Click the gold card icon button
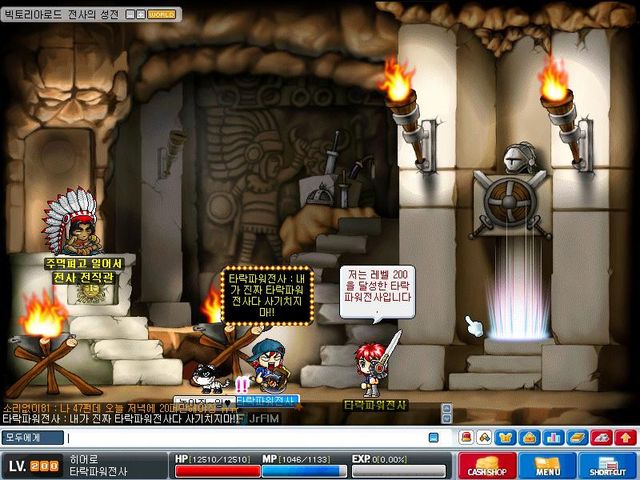This screenshot has width=640, height=480. click(x=577, y=437)
